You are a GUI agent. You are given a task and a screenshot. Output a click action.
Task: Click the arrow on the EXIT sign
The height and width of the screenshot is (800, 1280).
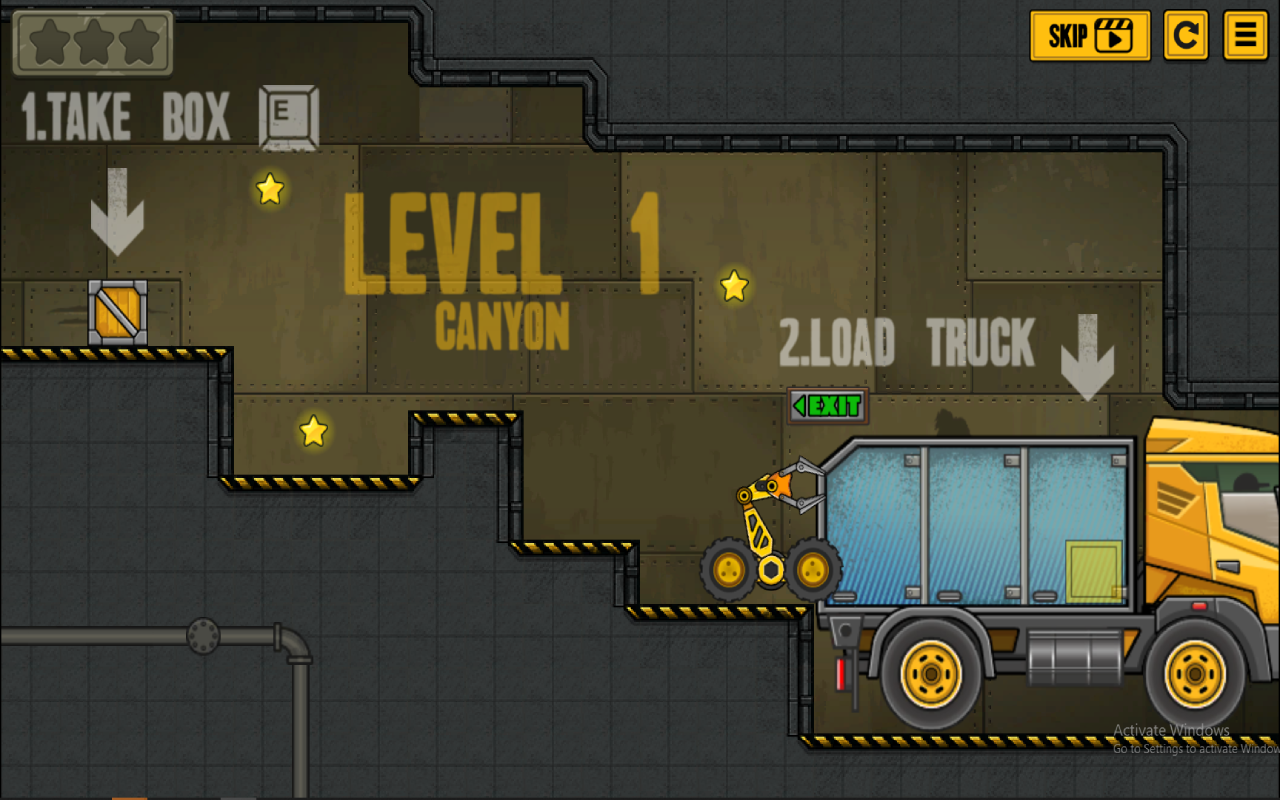click(x=799, y=407)
